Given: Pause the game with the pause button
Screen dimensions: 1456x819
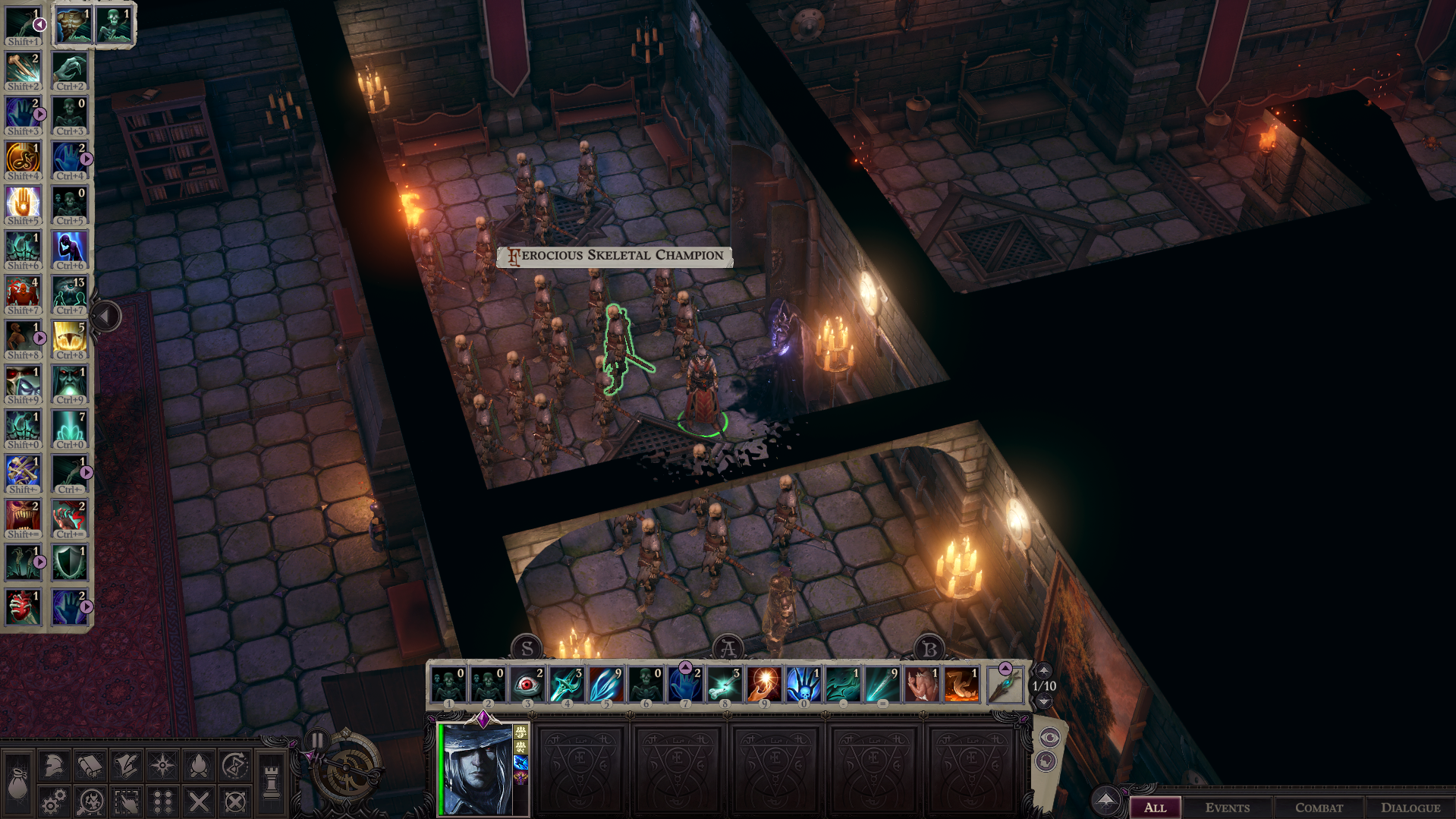Looking at the screenshot, I should tap(317, 740).
